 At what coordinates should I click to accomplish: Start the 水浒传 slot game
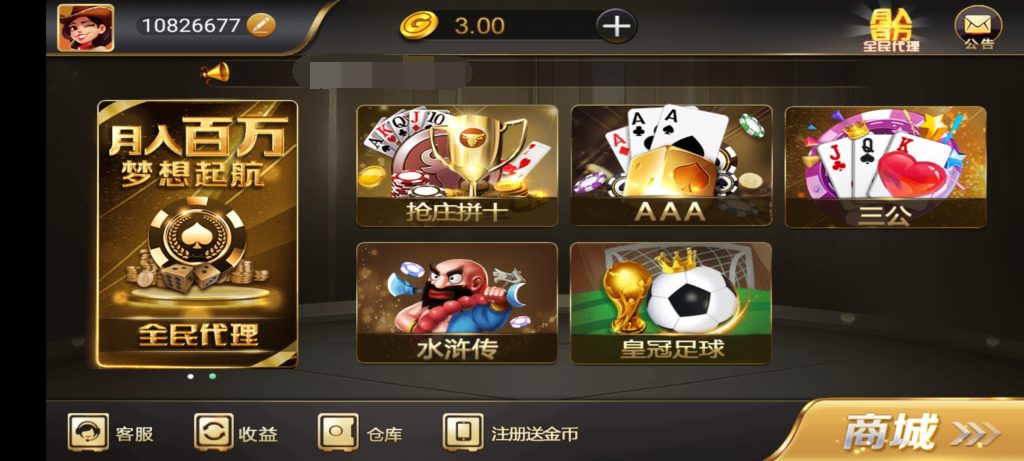click(x=457, y=302)
